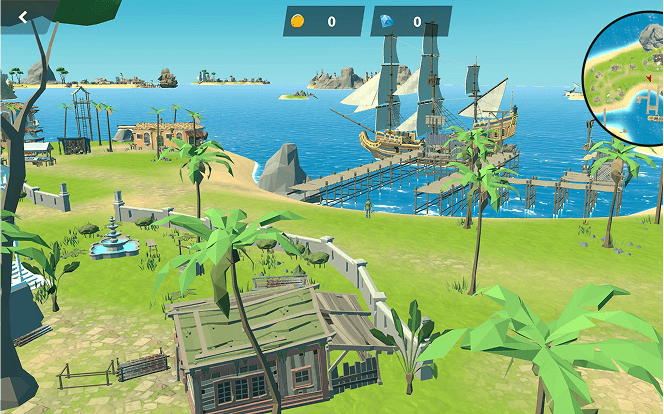The image size is (664, 414).
Task: Open the circular island minimap
Action: [x=628, y=70]
